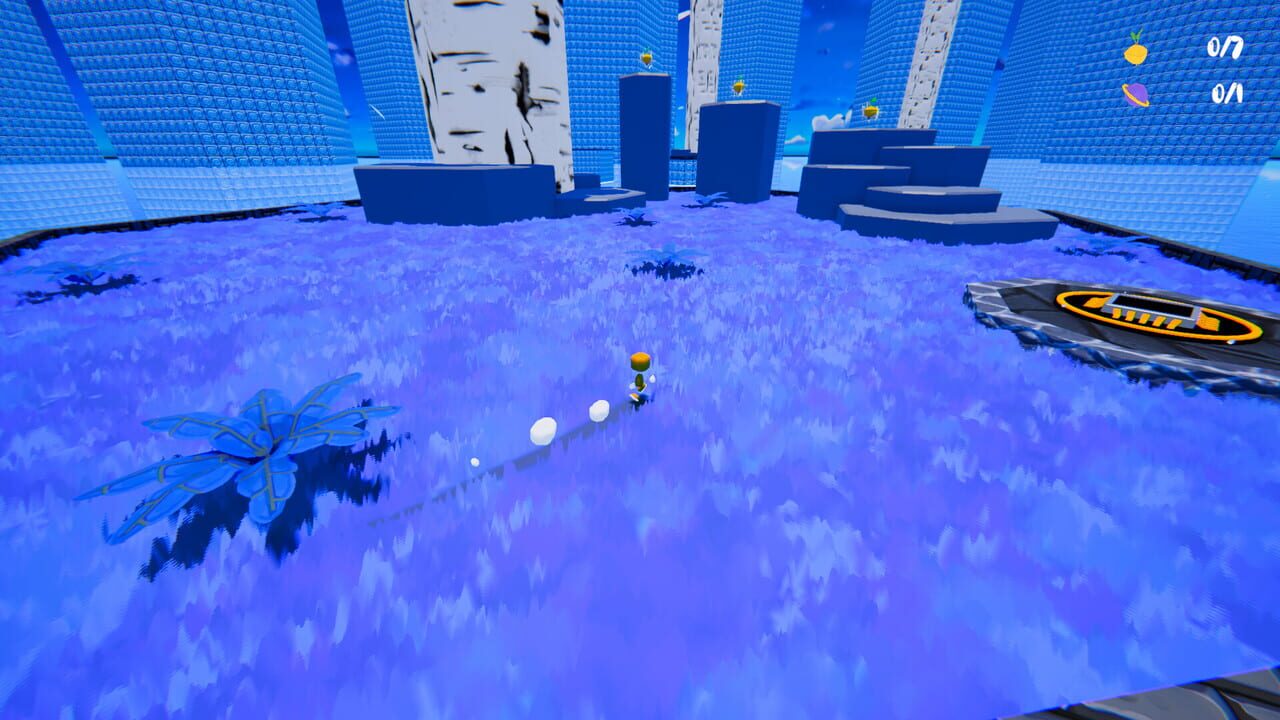Image resolution: width=1280 pixels, height=720 pixels.
Task: Click the 0/1 planet counter text
Action: [x=1226, y=92]
